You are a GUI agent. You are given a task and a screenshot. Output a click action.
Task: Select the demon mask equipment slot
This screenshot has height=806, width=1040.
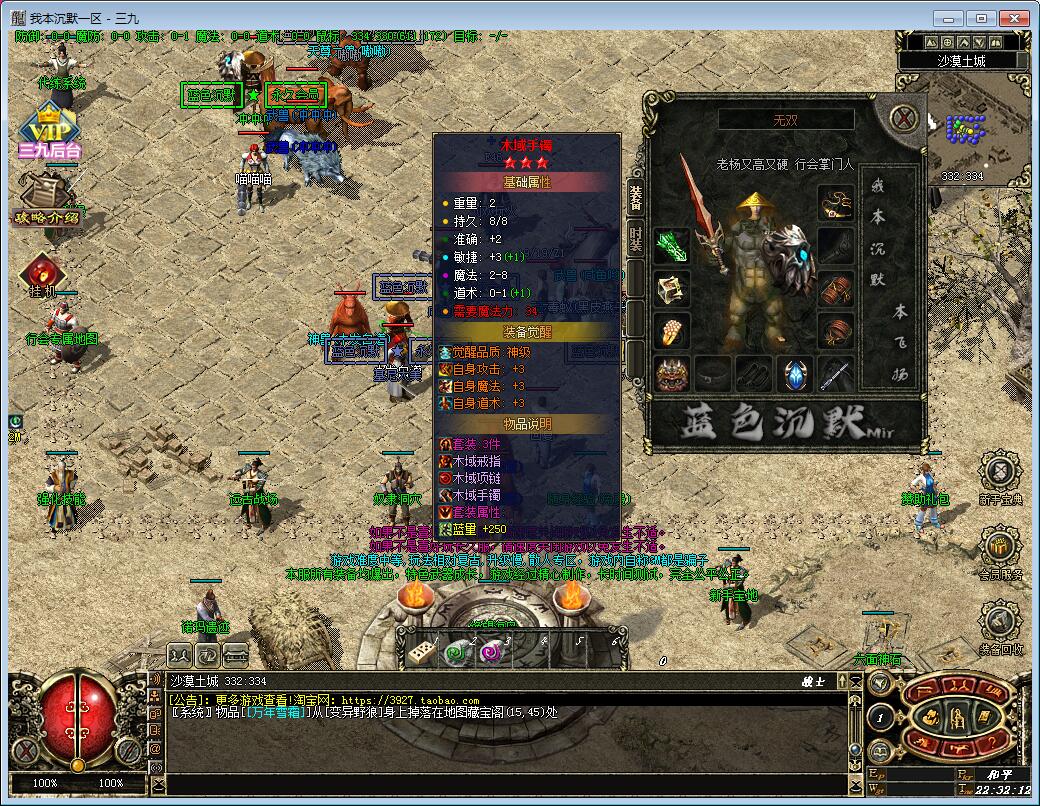pos(671,374)
